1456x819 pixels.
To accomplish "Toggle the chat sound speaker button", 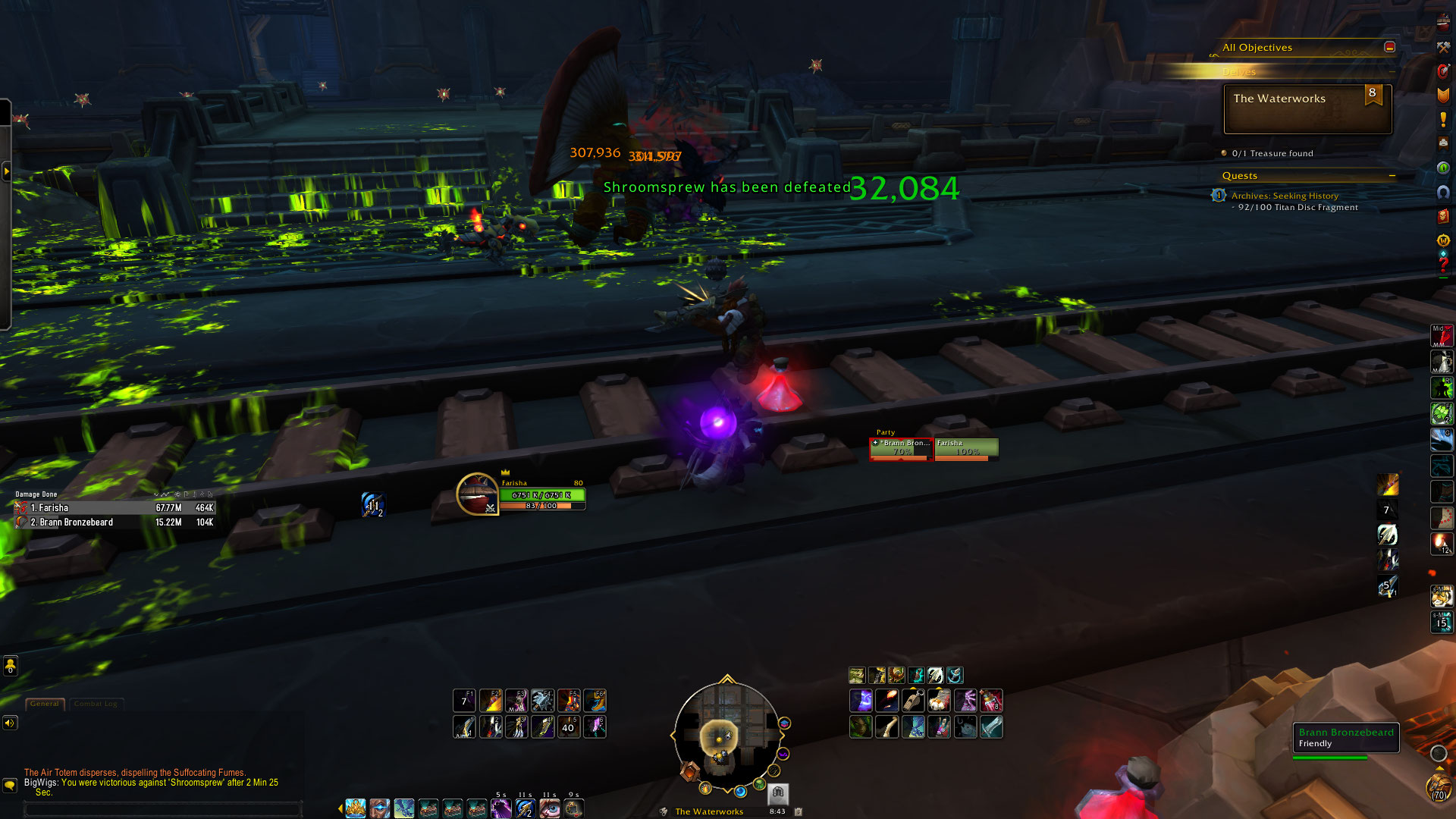I will click(10, 723).
